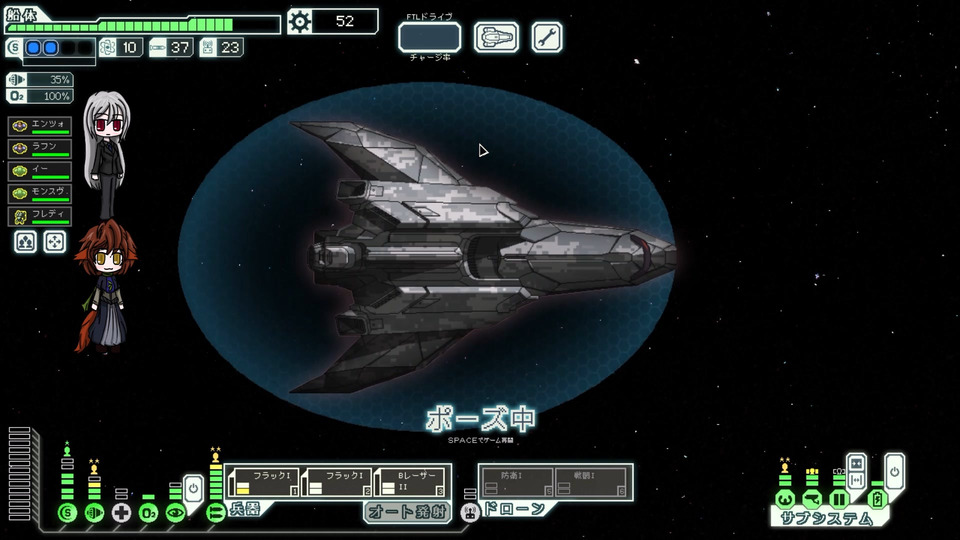This screenshot has height=540, width=960.
Task: Toggle the オート発射 autofire button
Action: (x=407, y=512)
